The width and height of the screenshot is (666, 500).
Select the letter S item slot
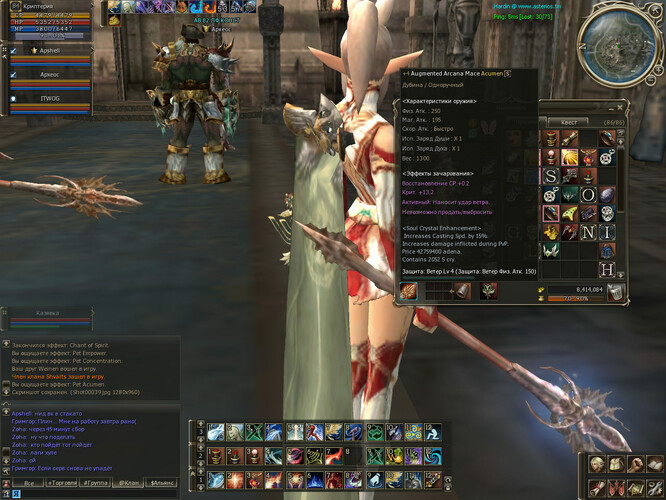(550, 176)
